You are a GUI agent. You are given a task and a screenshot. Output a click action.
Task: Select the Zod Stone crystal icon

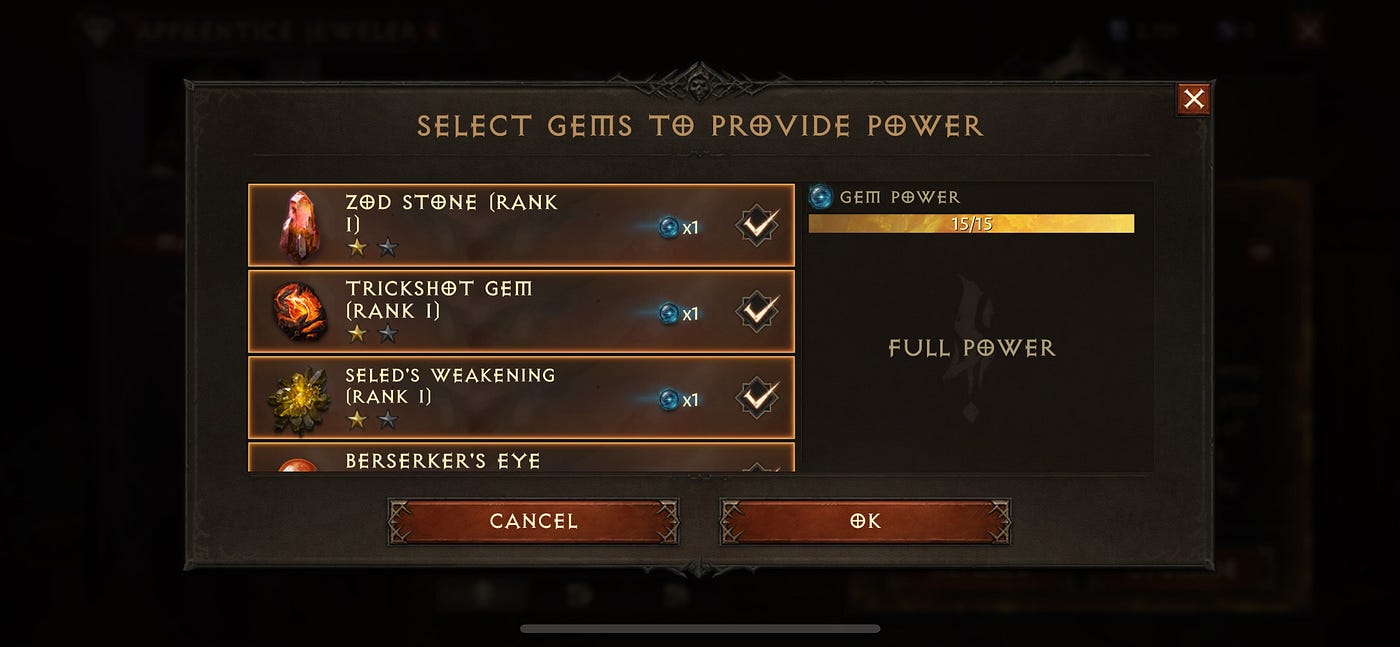tap(299, 225)
